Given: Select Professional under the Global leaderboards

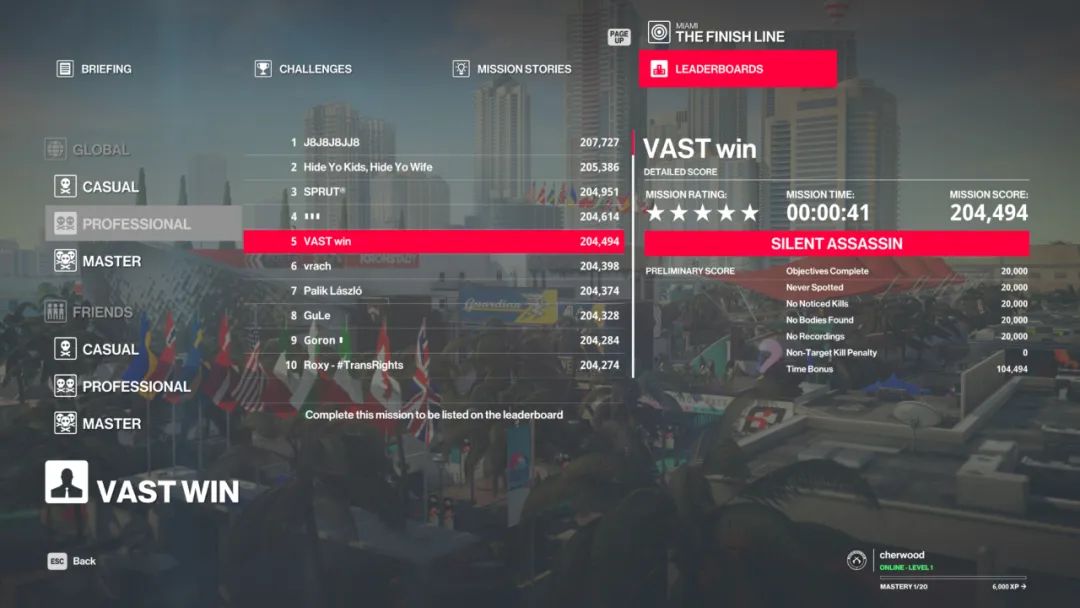Looking at the screenshot, I should [x=135, y=224].
